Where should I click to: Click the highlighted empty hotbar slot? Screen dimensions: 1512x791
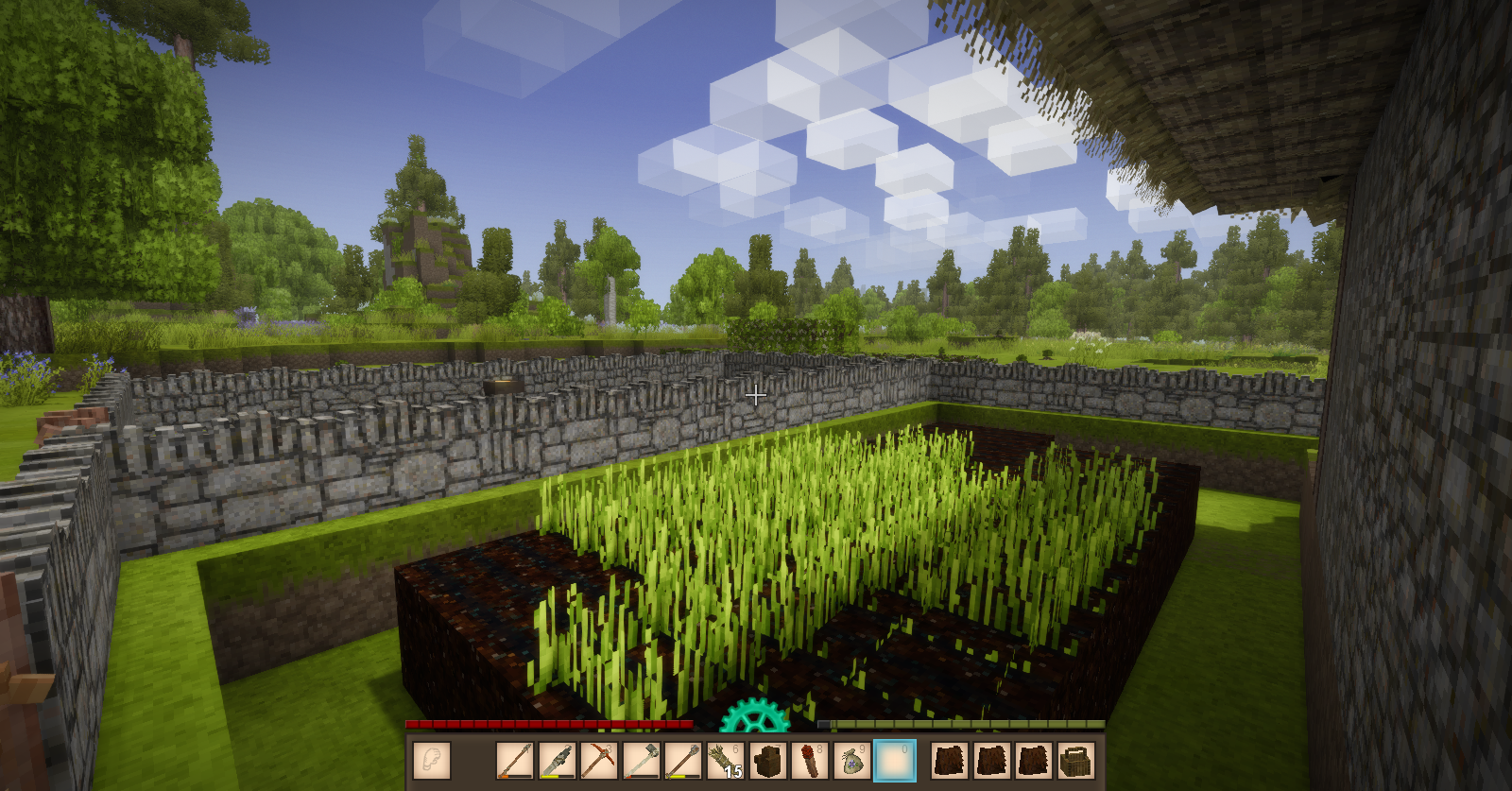[894, 761]
